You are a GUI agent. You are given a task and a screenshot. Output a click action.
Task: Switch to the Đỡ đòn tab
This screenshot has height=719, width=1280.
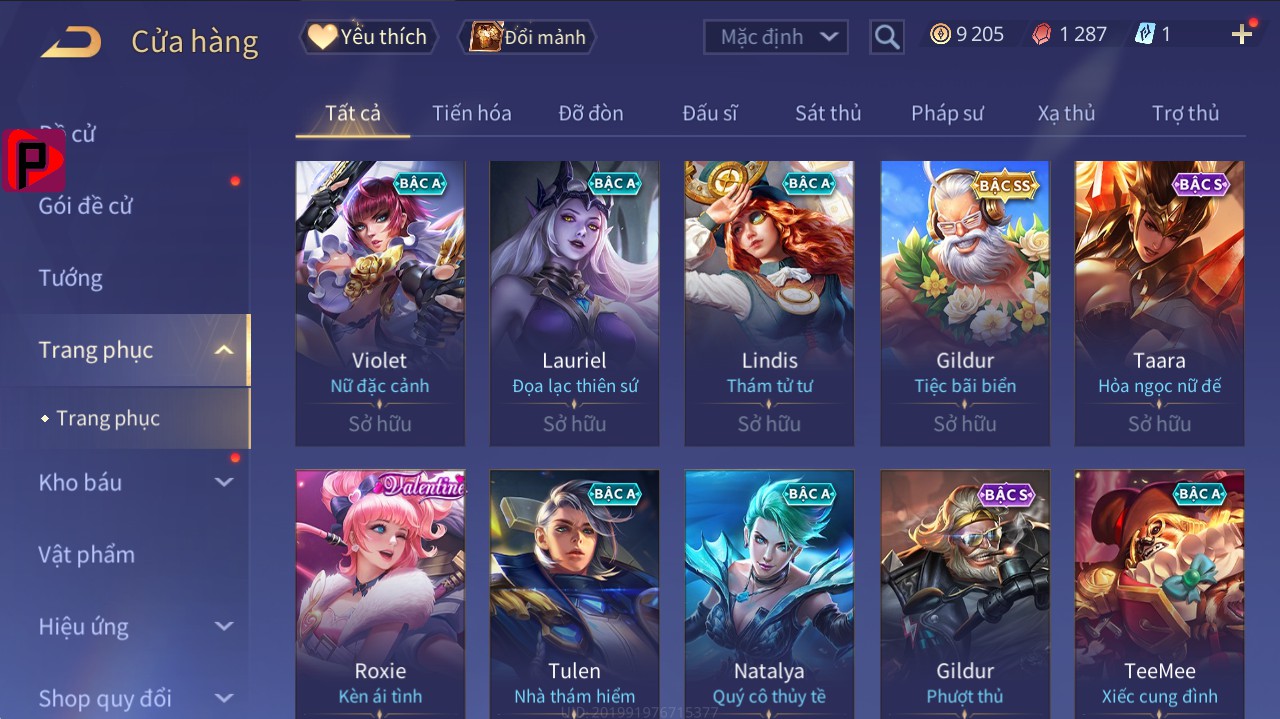(590, 113)
